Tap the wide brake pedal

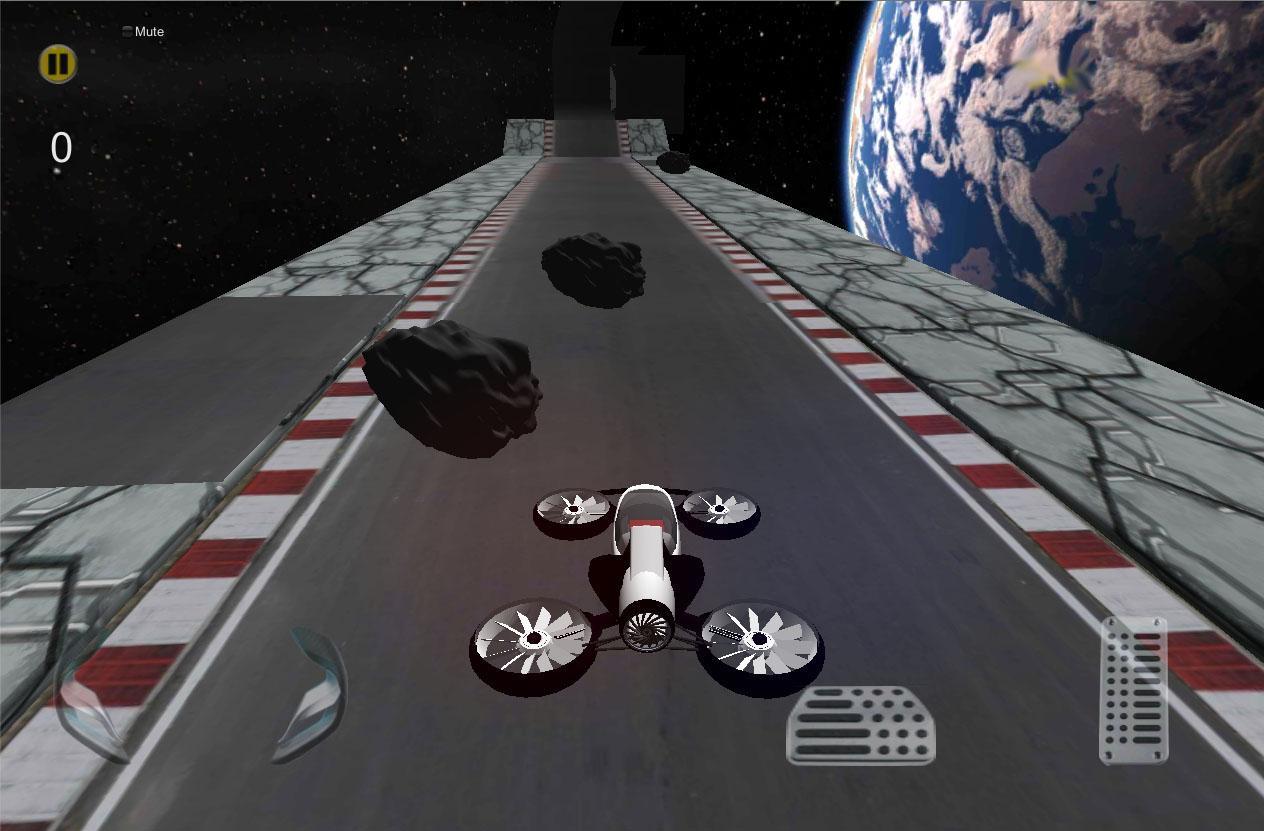pyautogui.click(x=861, y=725)
